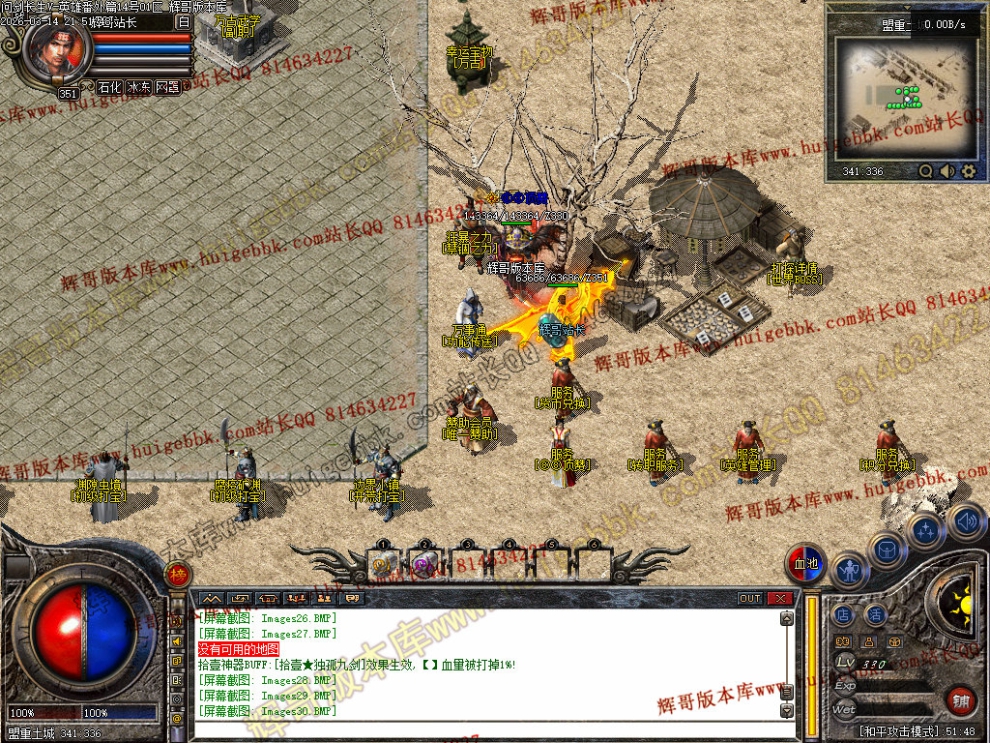Open the minimap gear settings
Image resolution: width=990 pixels, height=743 pixels.
[x=968, y=171]
